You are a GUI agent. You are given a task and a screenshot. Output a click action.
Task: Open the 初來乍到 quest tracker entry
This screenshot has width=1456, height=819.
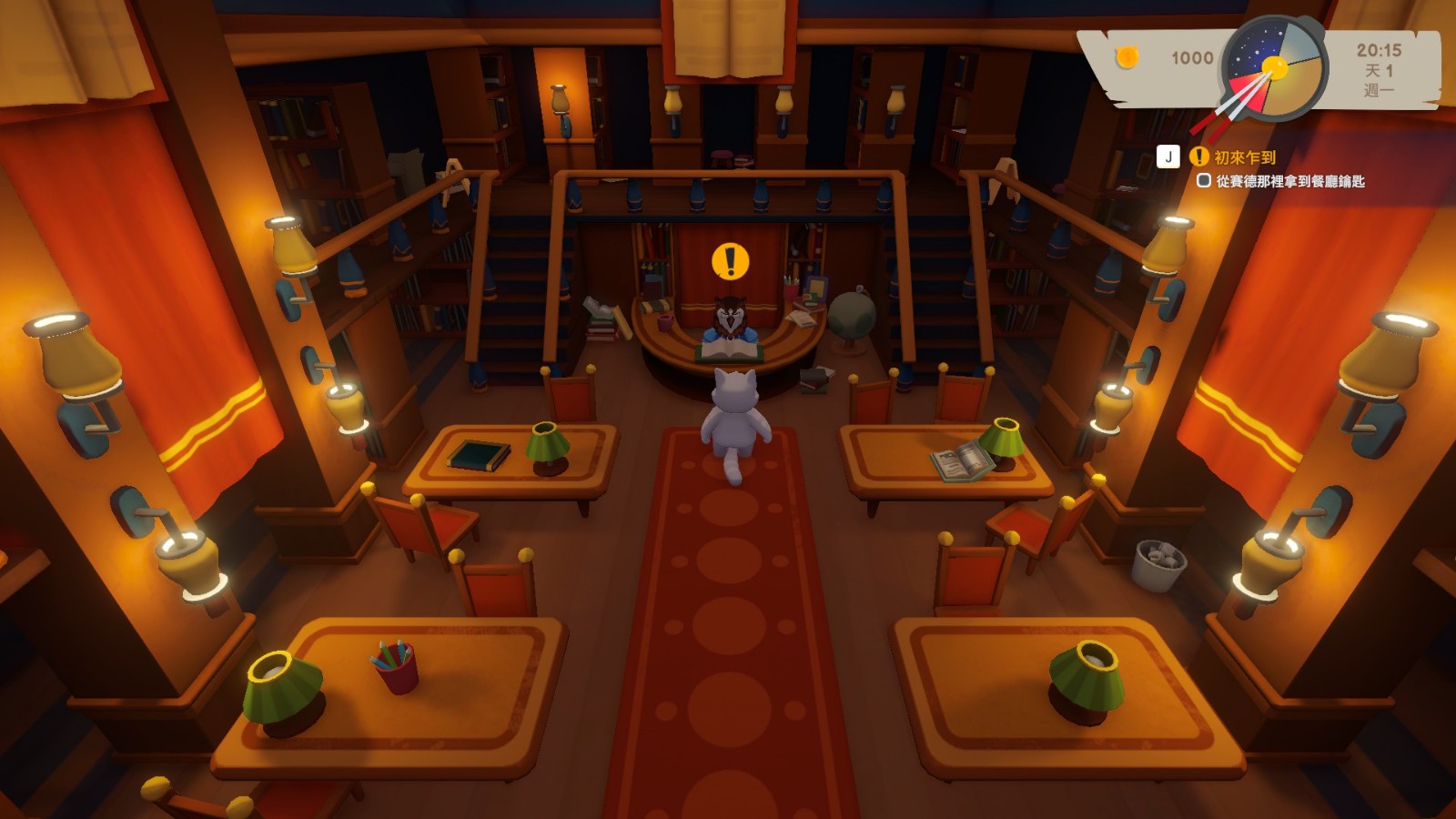(1244, 157)
